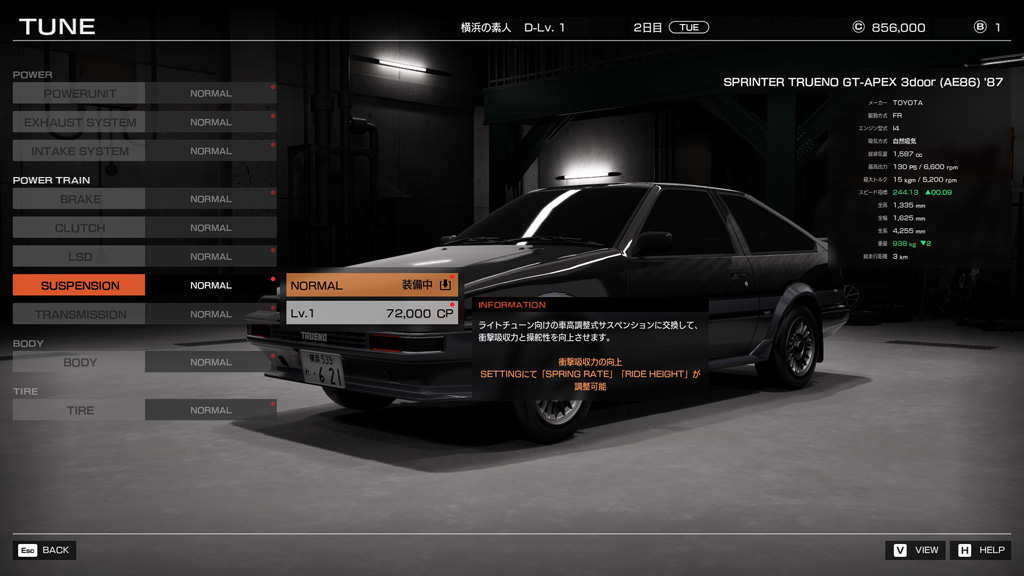Select the equipped NORMAL suspension option

[371, 285]
